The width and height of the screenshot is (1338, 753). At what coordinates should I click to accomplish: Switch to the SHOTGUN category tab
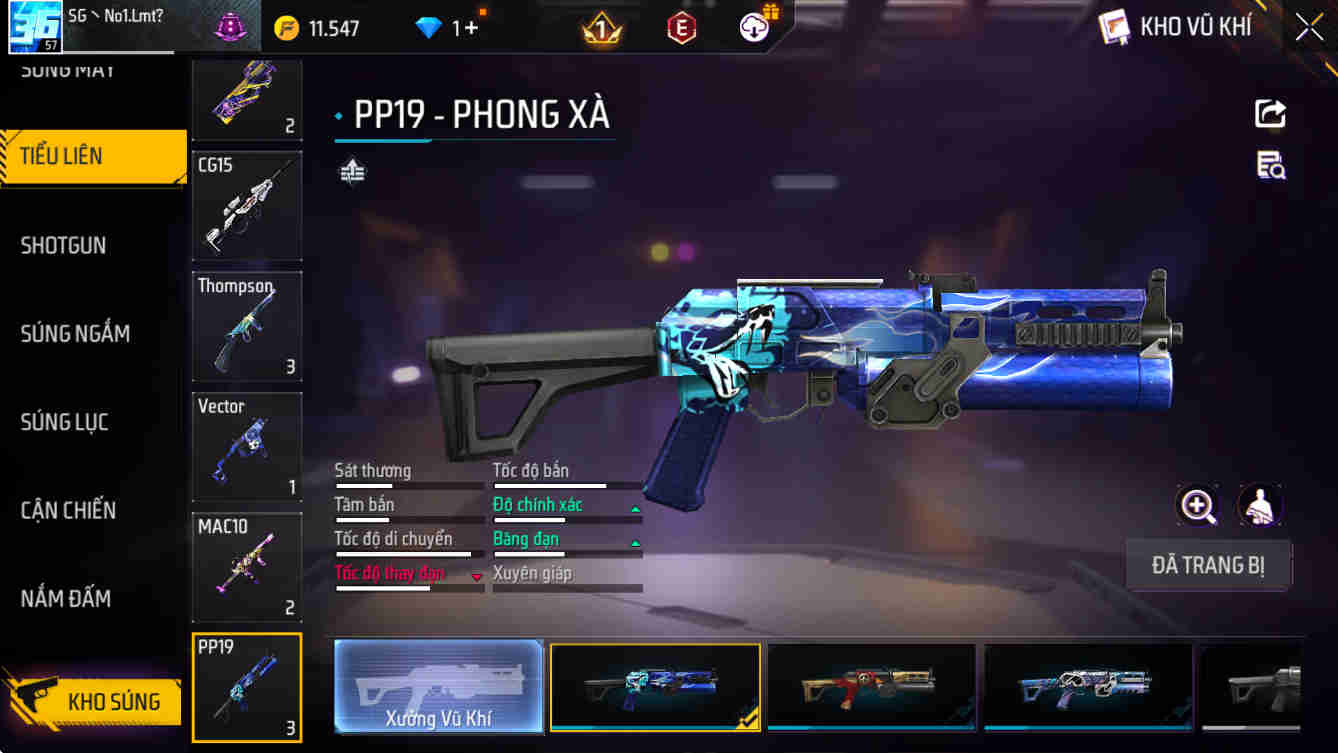[63, 245]
